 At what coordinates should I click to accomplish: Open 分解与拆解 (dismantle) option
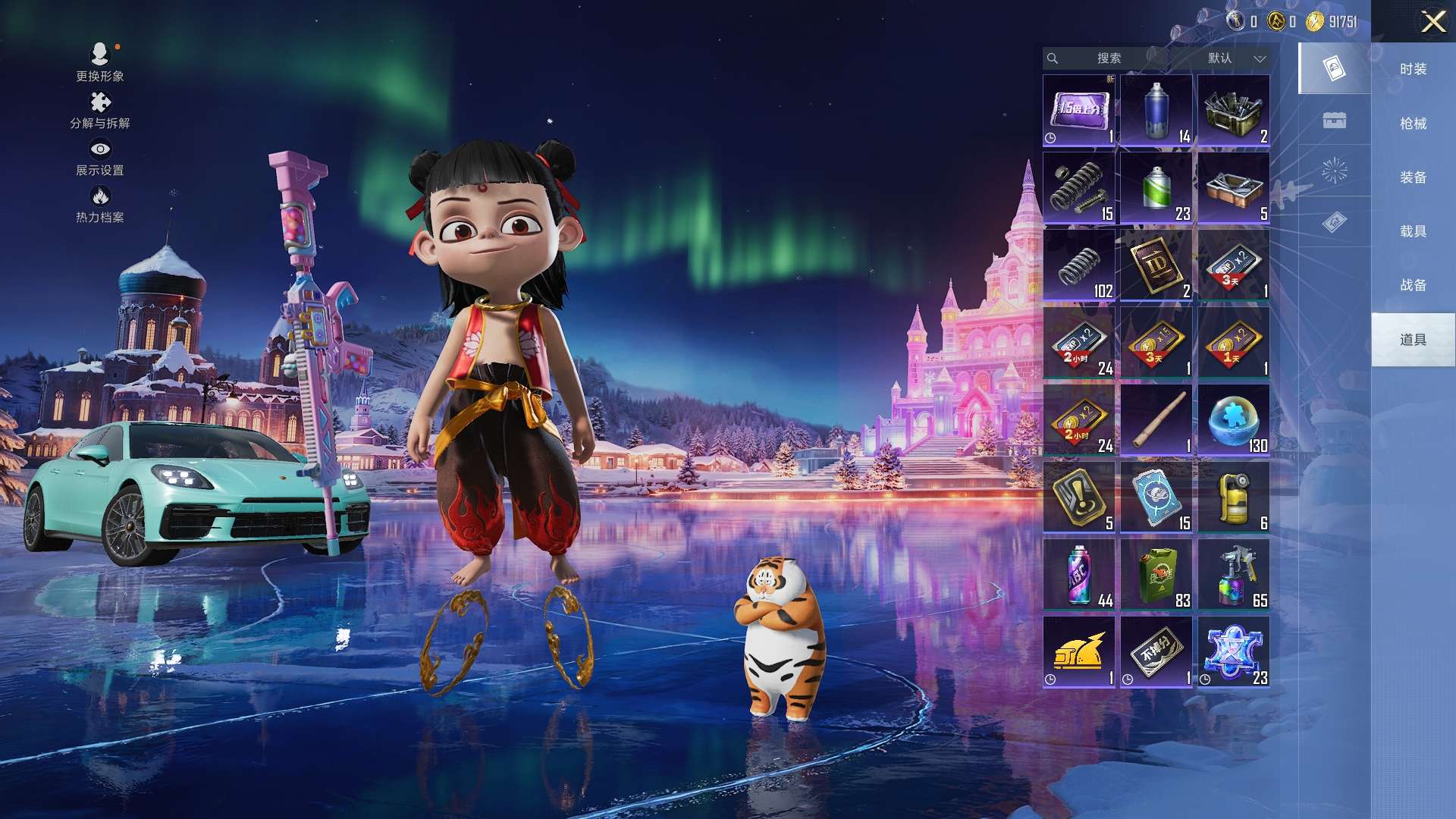[x=100, y=110]
